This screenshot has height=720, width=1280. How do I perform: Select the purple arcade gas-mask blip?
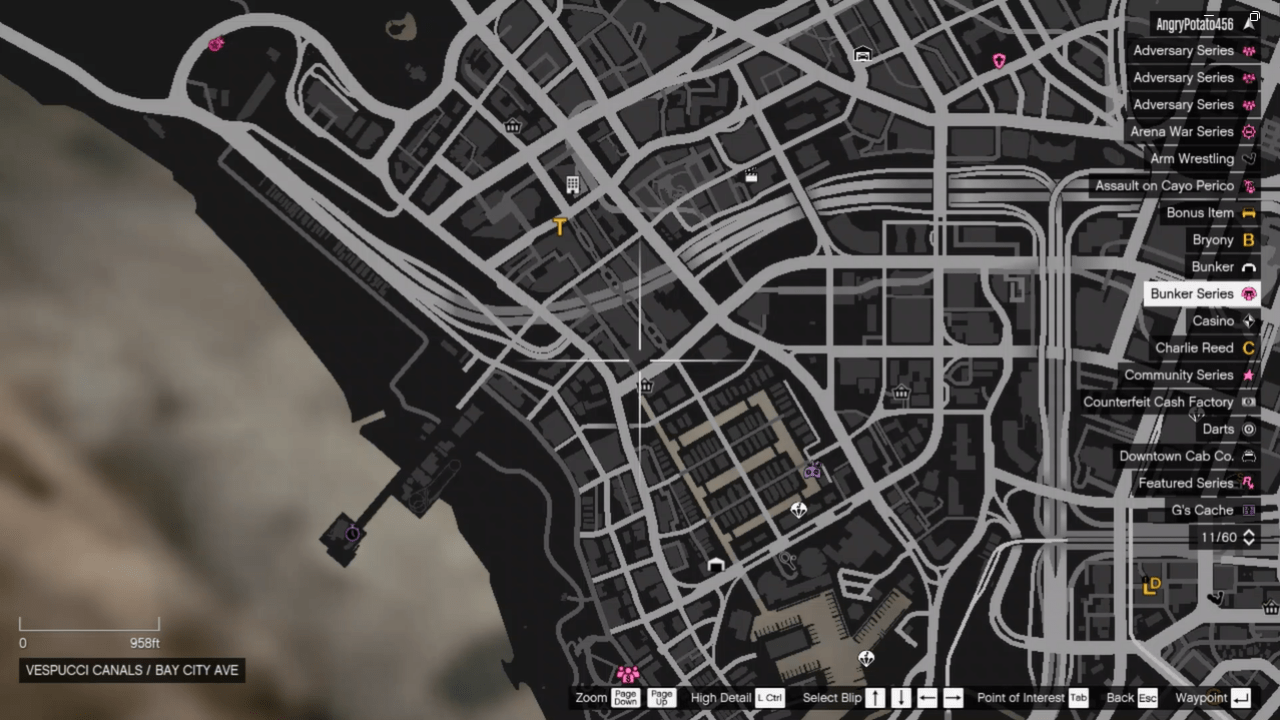[x=812, y=471]
